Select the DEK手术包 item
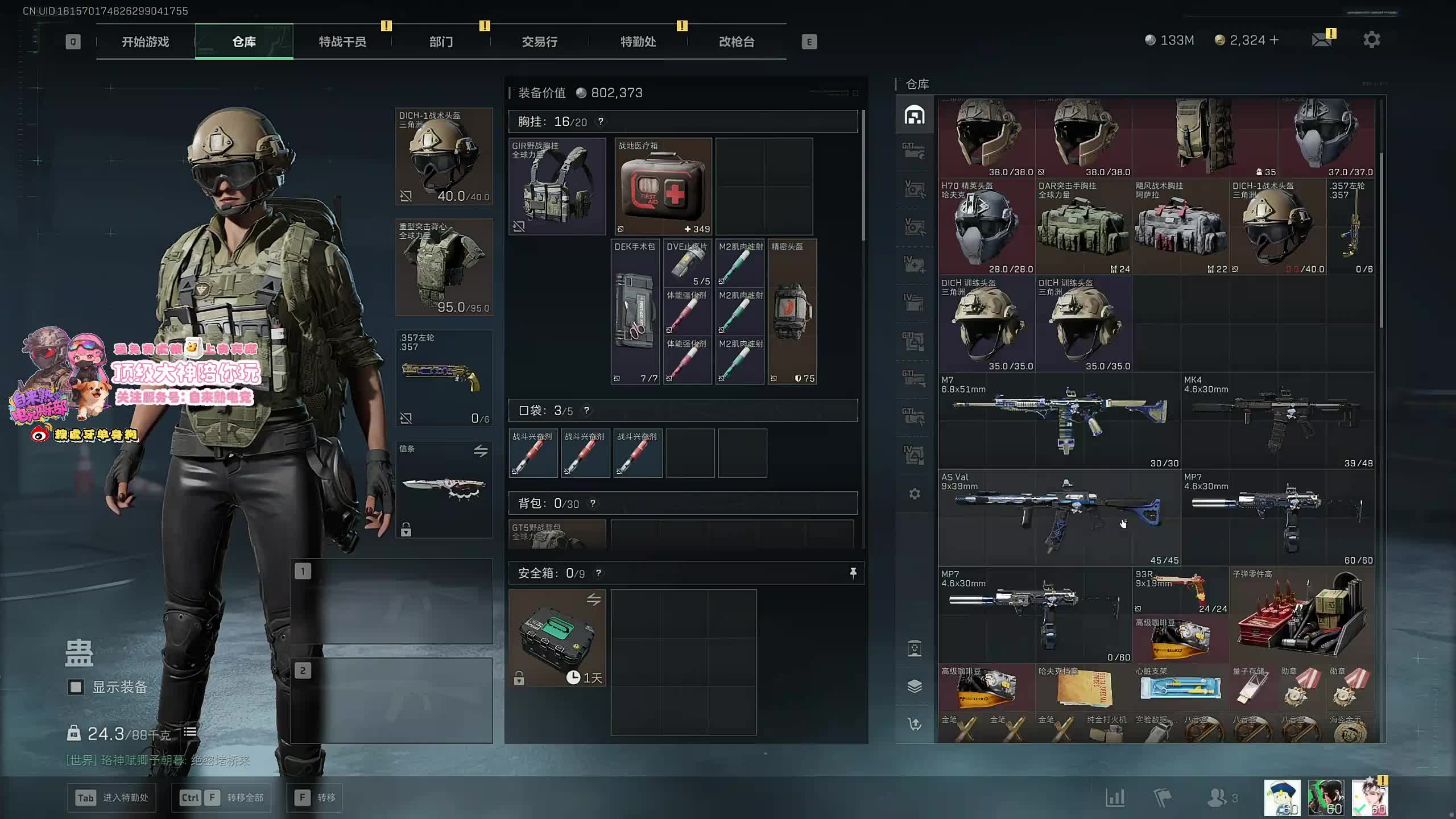 [x=635, y=312]
